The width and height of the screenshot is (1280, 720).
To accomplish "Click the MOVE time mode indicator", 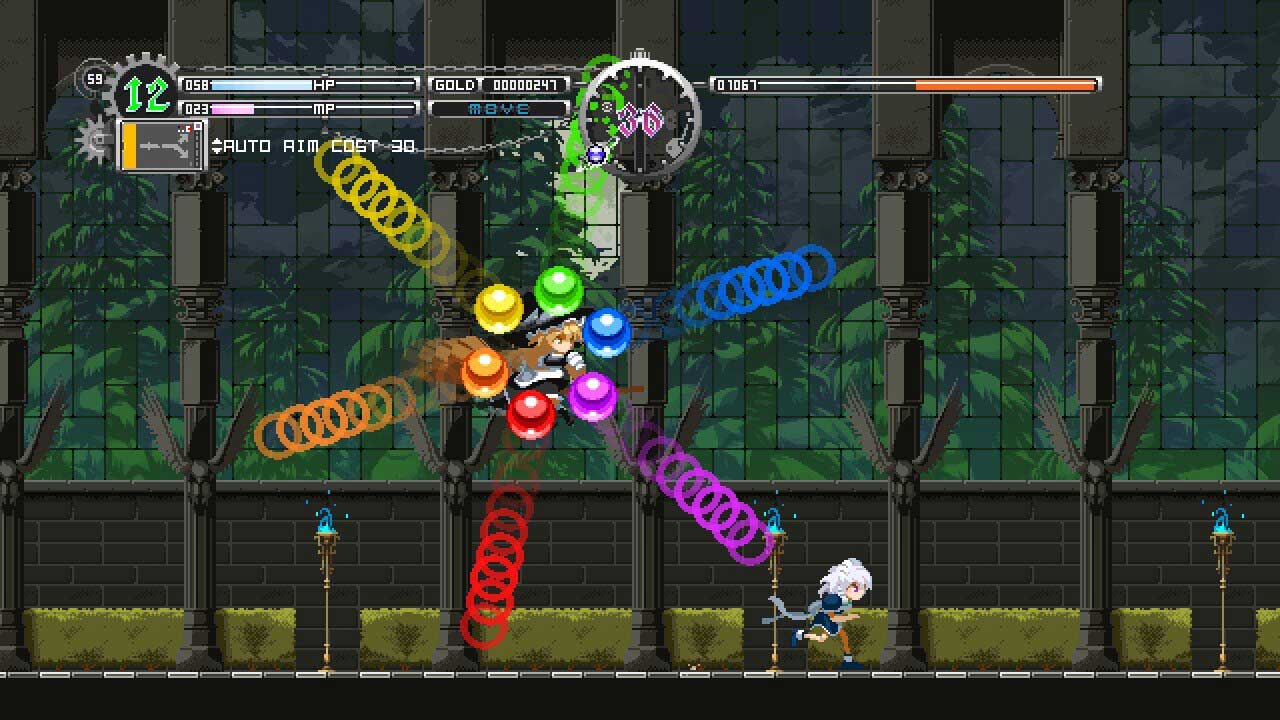I will pyautogui.click(x=499, y=108).
